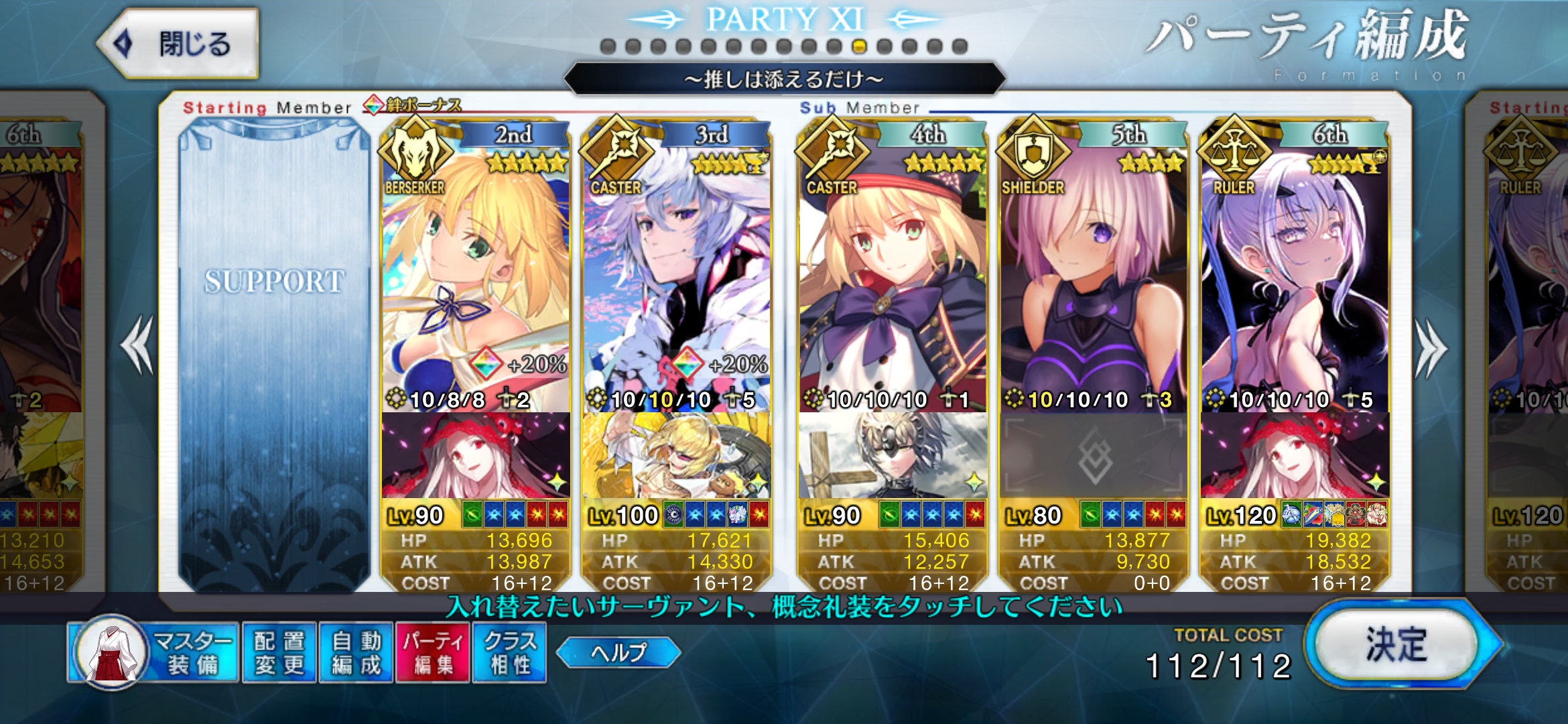The image size is (1568, 724).
Task: Change the craft essence under the 3rd slot Caster
Action: 676,456
